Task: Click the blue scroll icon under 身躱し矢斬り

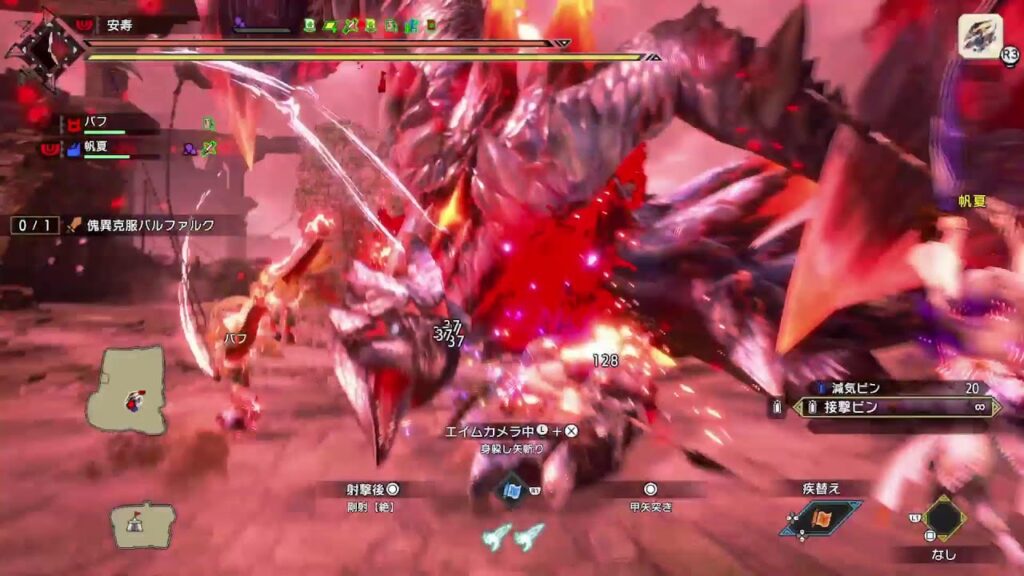Action: click(512, 490)
